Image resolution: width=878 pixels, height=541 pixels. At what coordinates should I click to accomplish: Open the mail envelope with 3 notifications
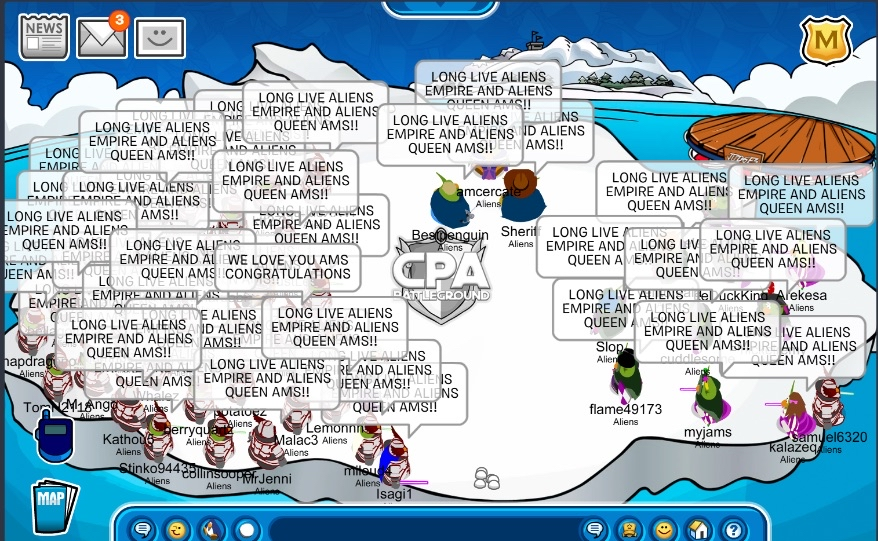[x=102, y=38]
